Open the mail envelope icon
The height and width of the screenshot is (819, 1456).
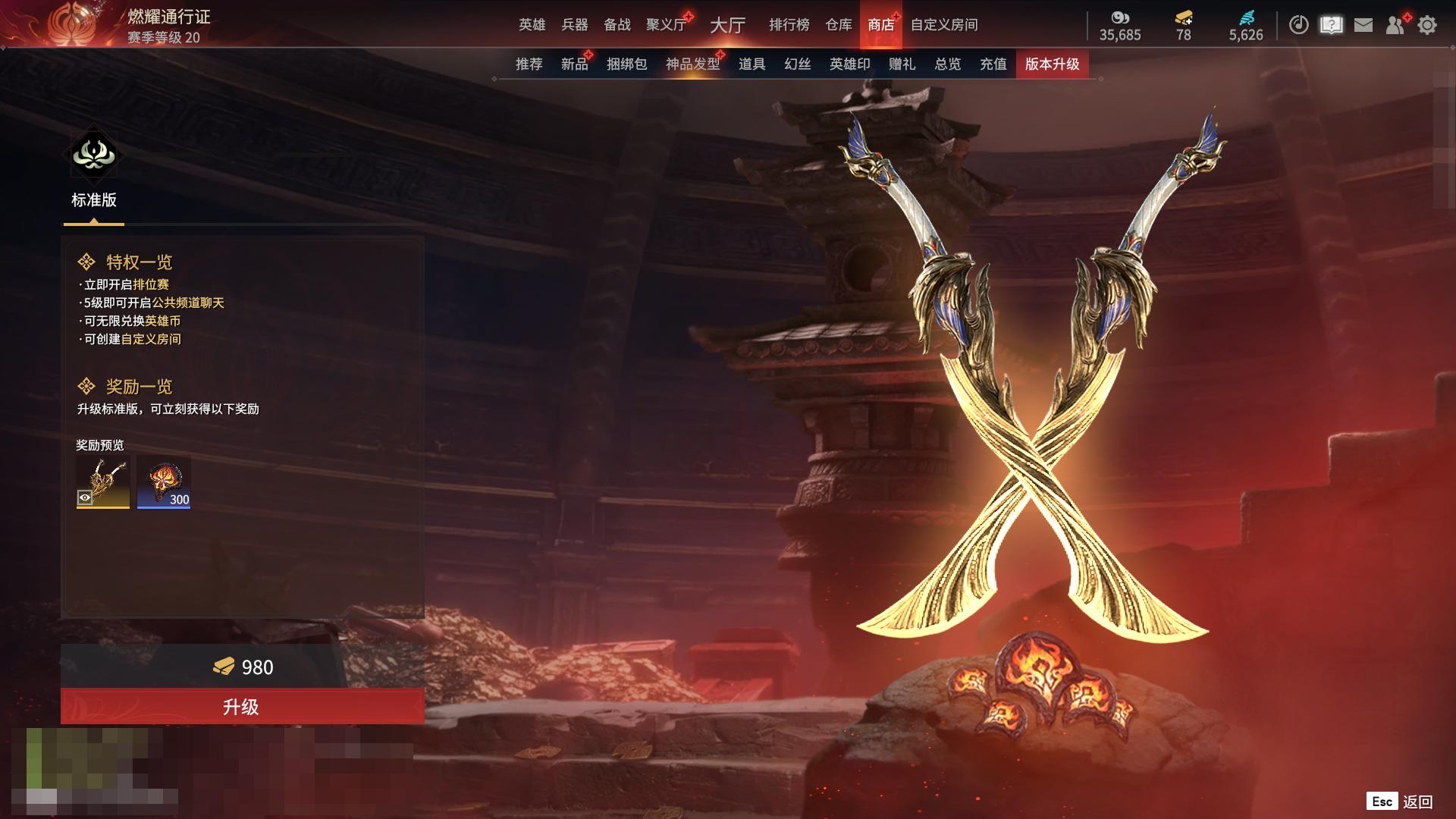pyautogui.click(x=1363, y=25)
